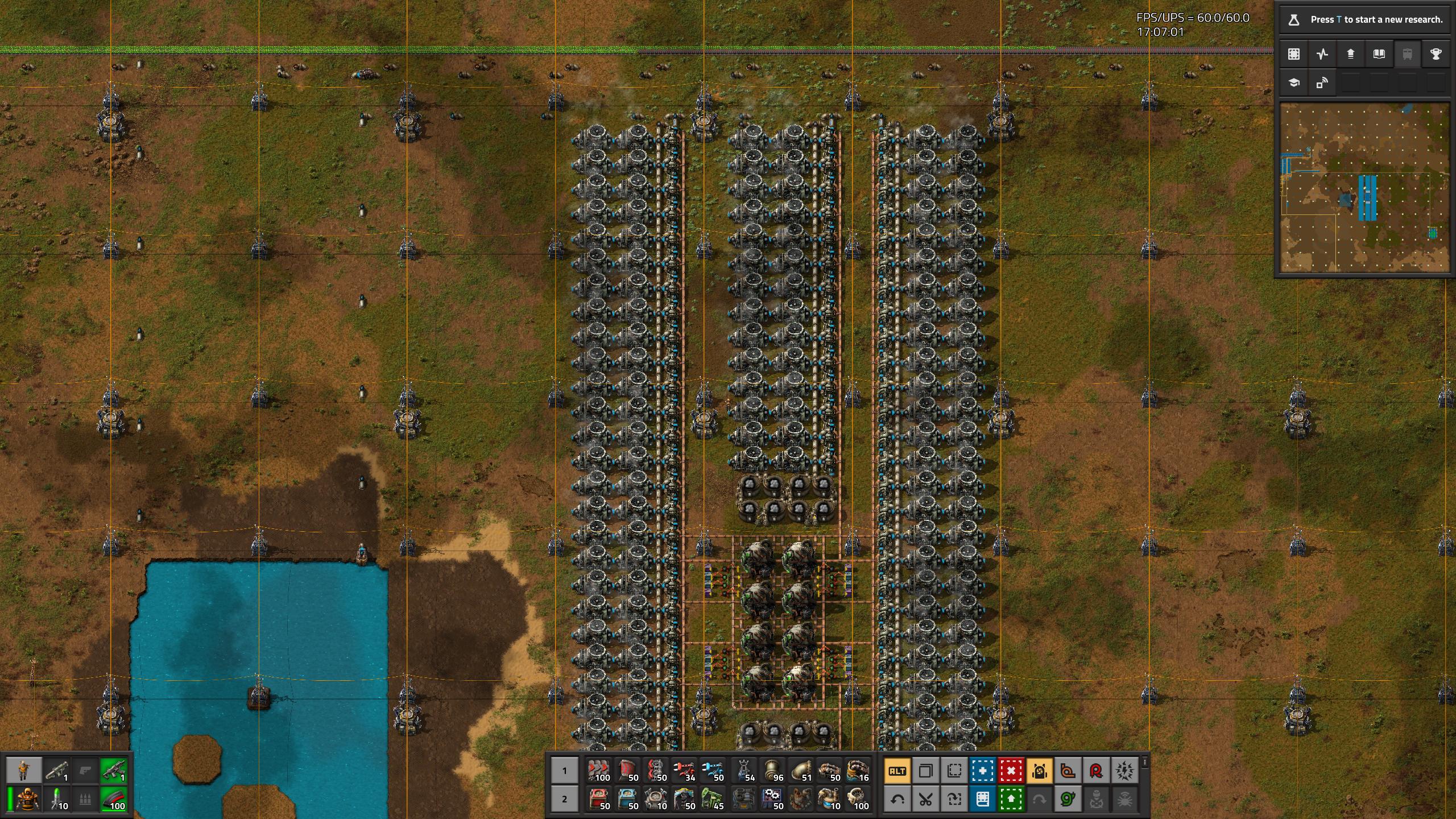The width and height of the screenshot is (1456, 819).
Task: Open the production statistics graph button
Action: pyautogui.click(x=1322, y=54)
